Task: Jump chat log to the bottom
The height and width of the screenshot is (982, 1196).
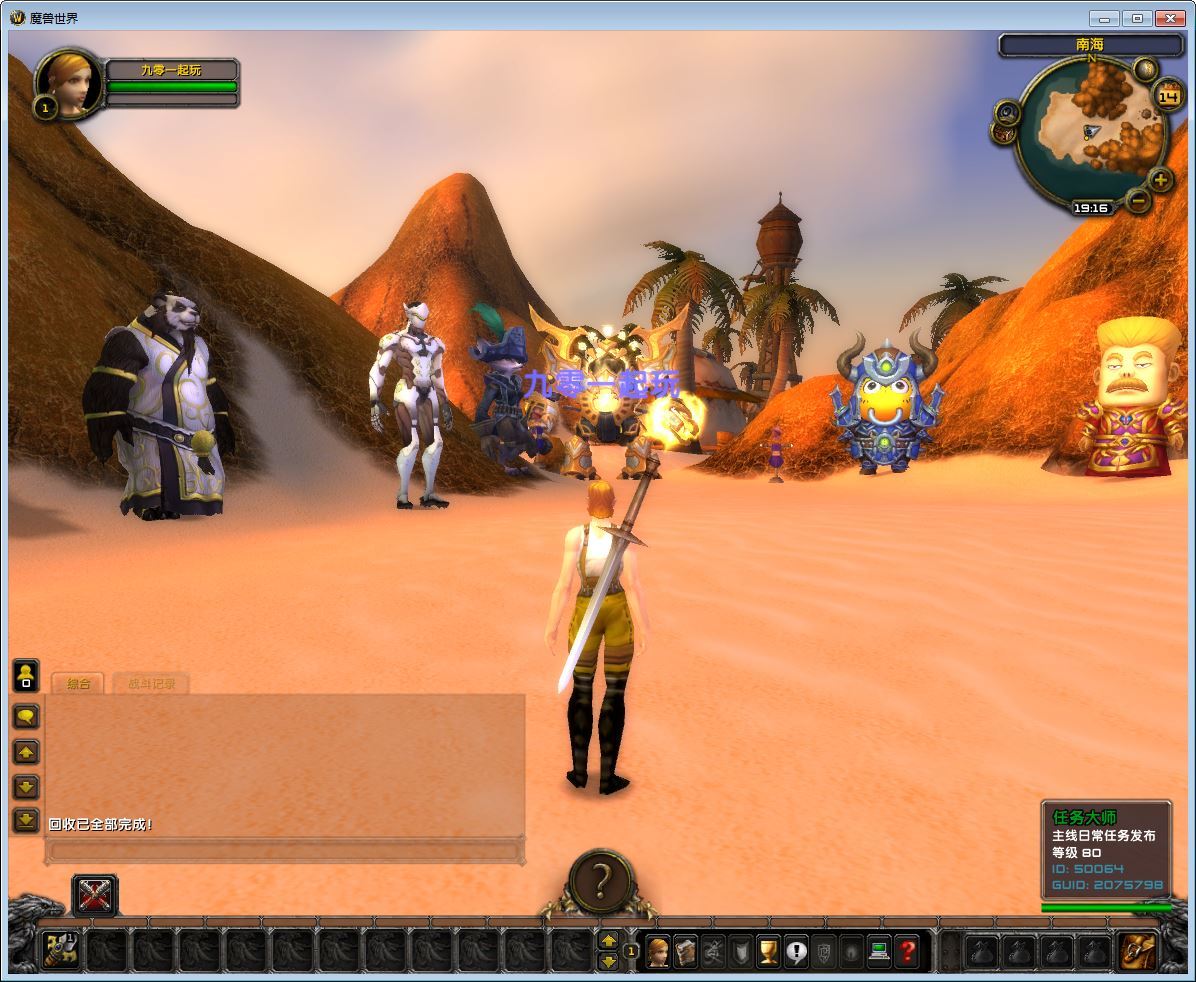Action: [x=25, y=820]
